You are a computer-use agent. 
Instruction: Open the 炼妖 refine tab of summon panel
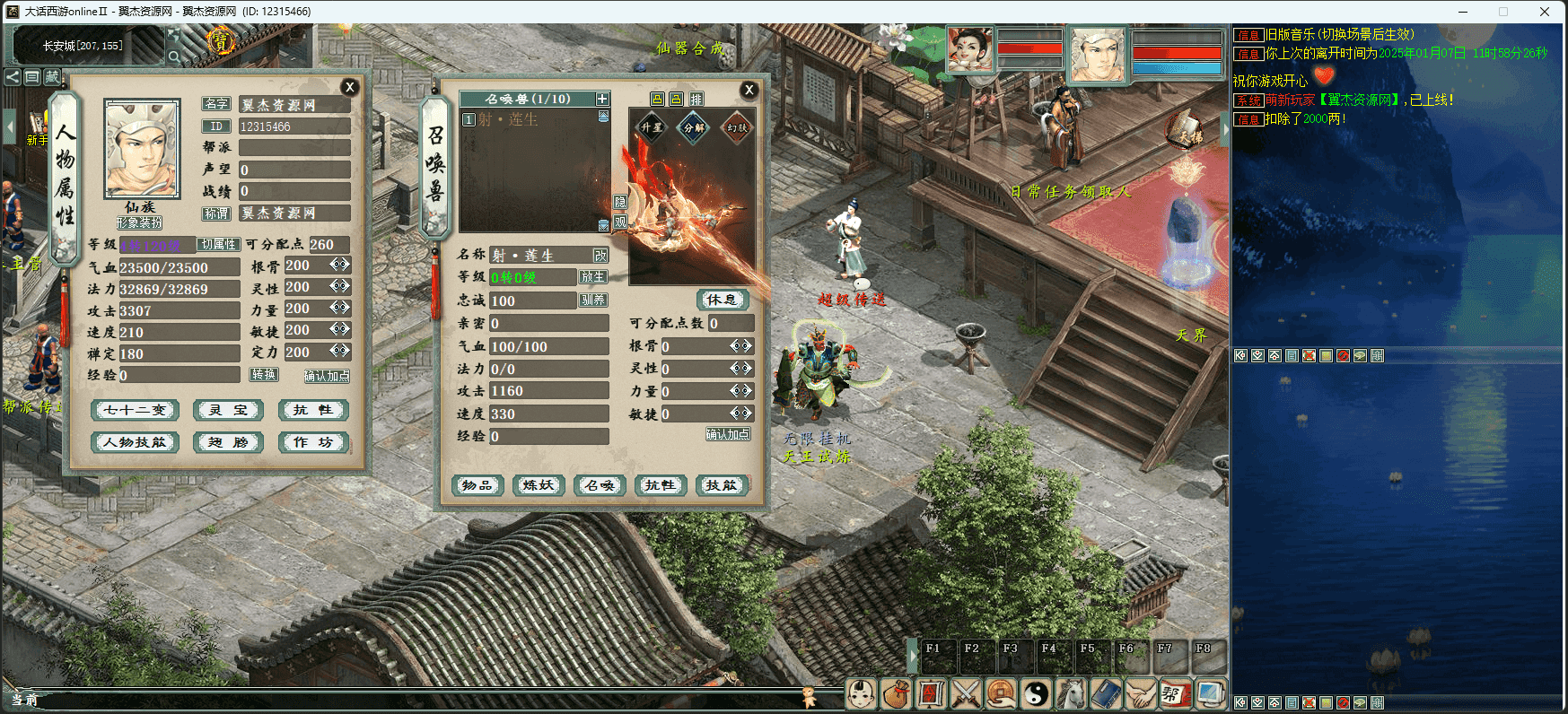(x=539, y=485)
